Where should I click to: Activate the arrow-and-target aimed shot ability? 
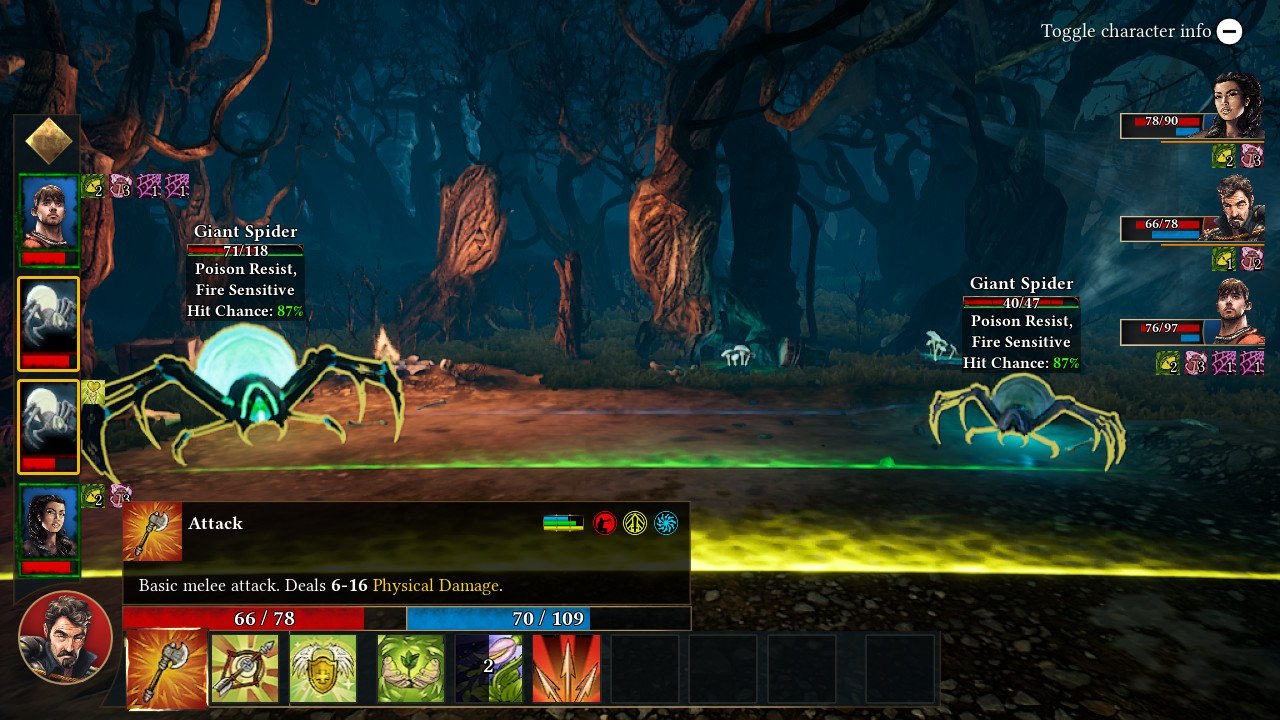[x=244, y=668]
